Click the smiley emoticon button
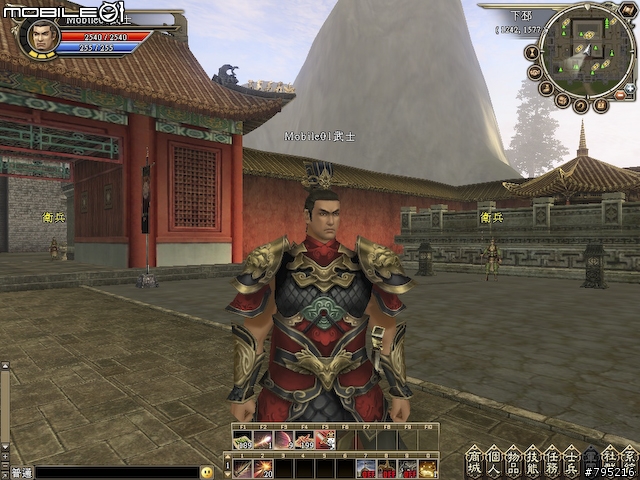 [207, 471]
